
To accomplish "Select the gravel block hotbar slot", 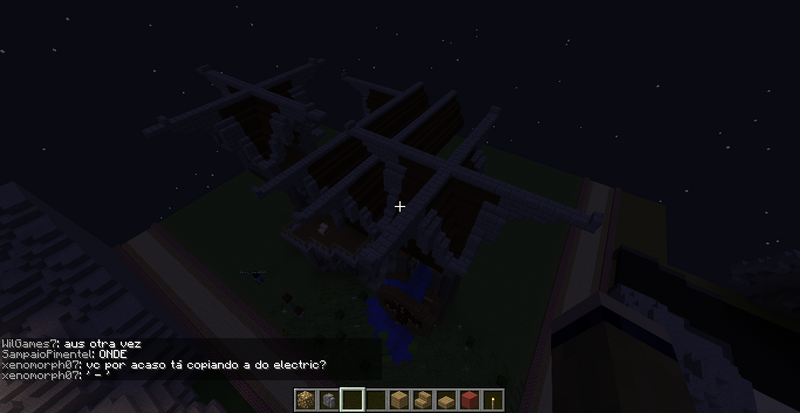I will coord(305,400).
